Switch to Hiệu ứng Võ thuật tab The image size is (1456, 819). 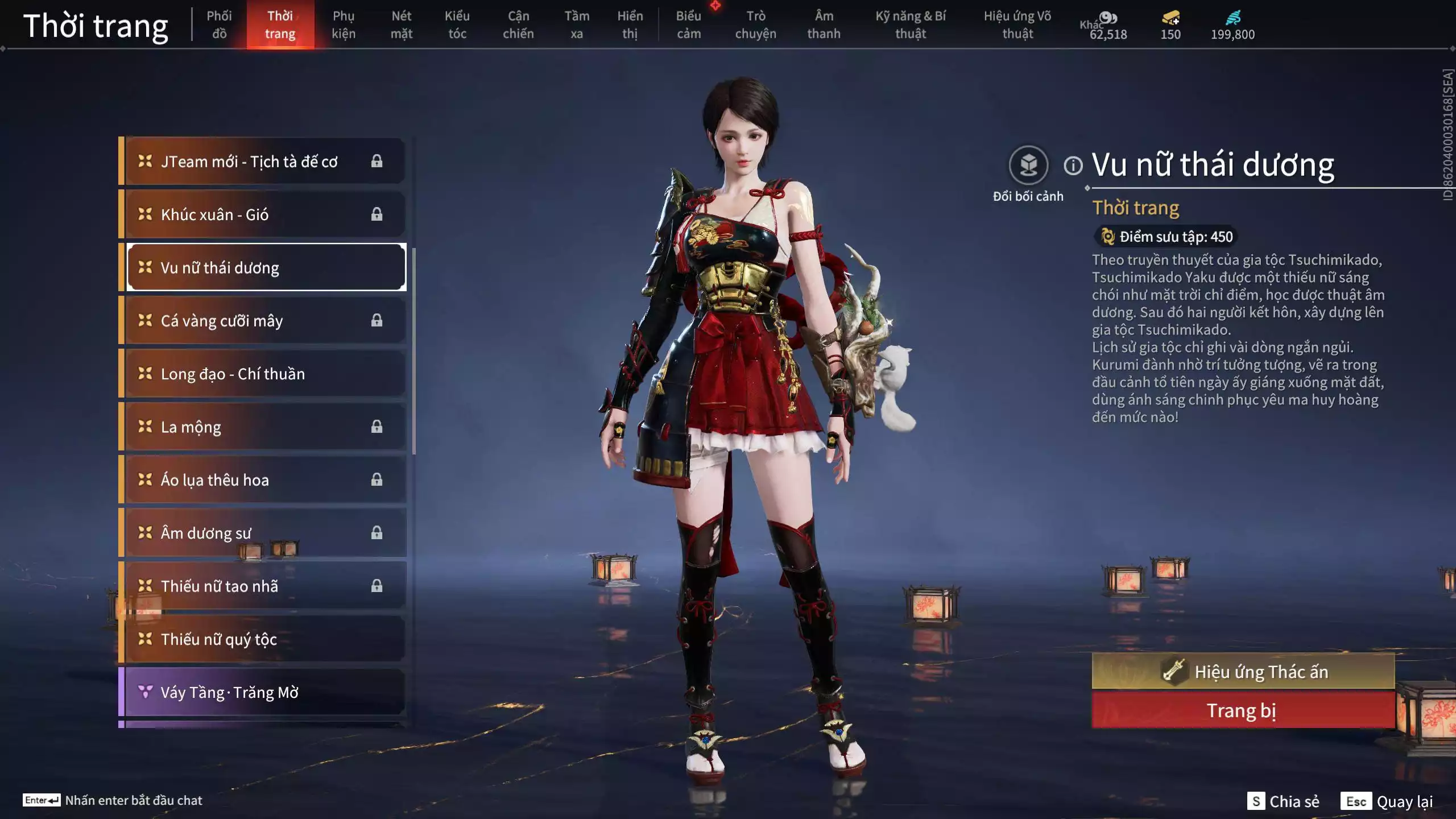click(1017, 24)
